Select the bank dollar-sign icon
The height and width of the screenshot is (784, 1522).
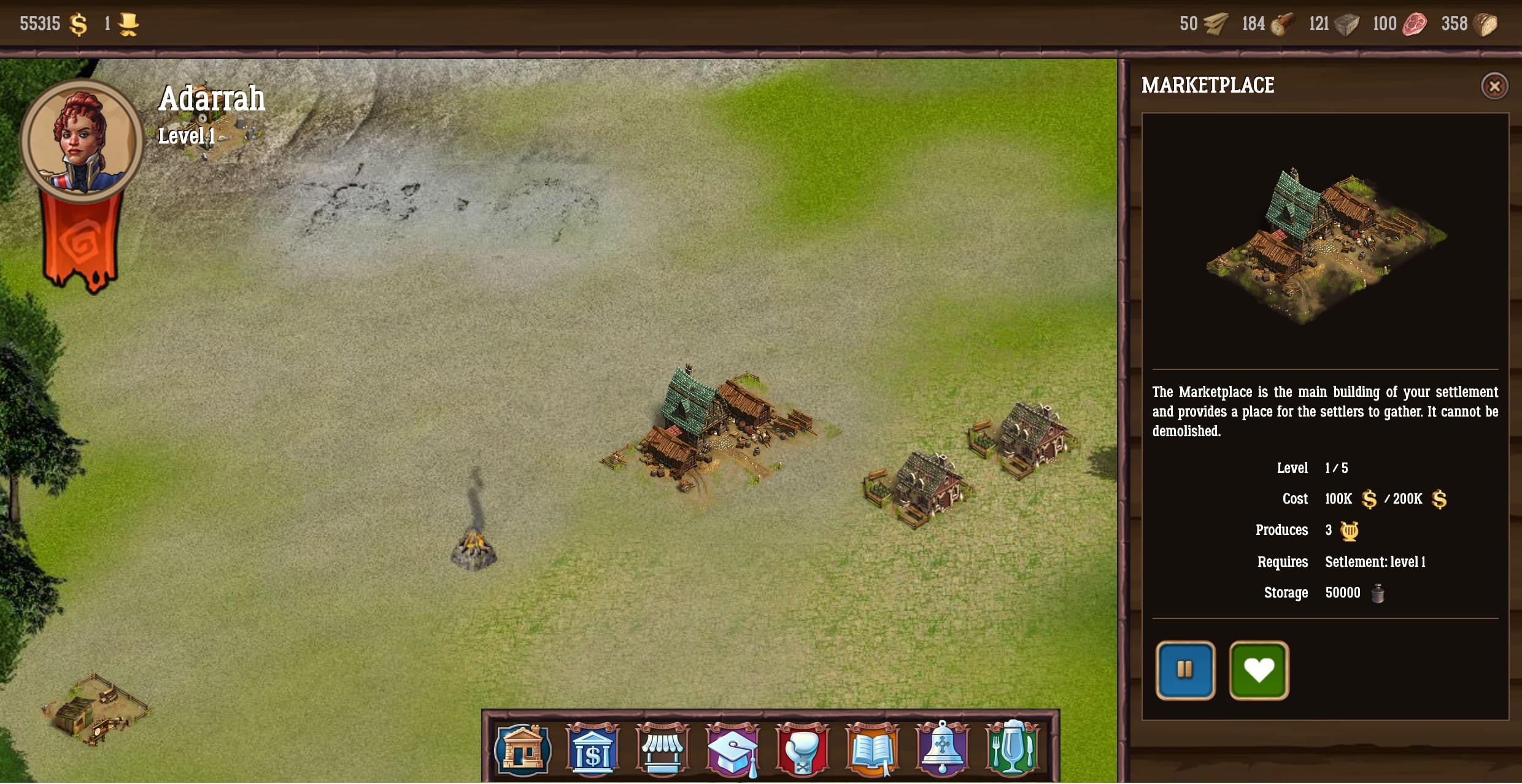click(x=593, y=750)
